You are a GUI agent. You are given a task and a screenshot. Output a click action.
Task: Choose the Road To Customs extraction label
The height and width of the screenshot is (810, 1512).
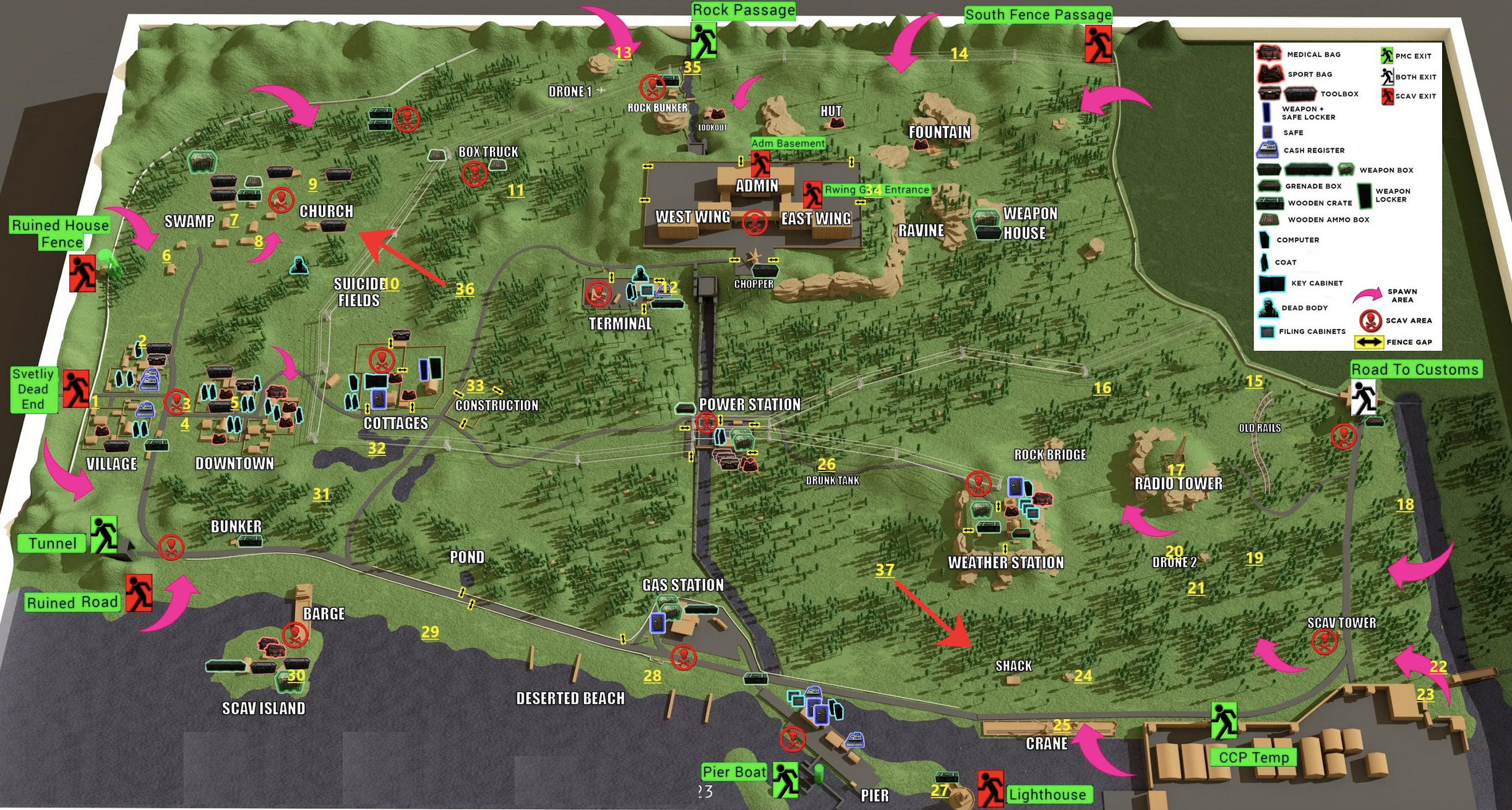point(1414,369)
